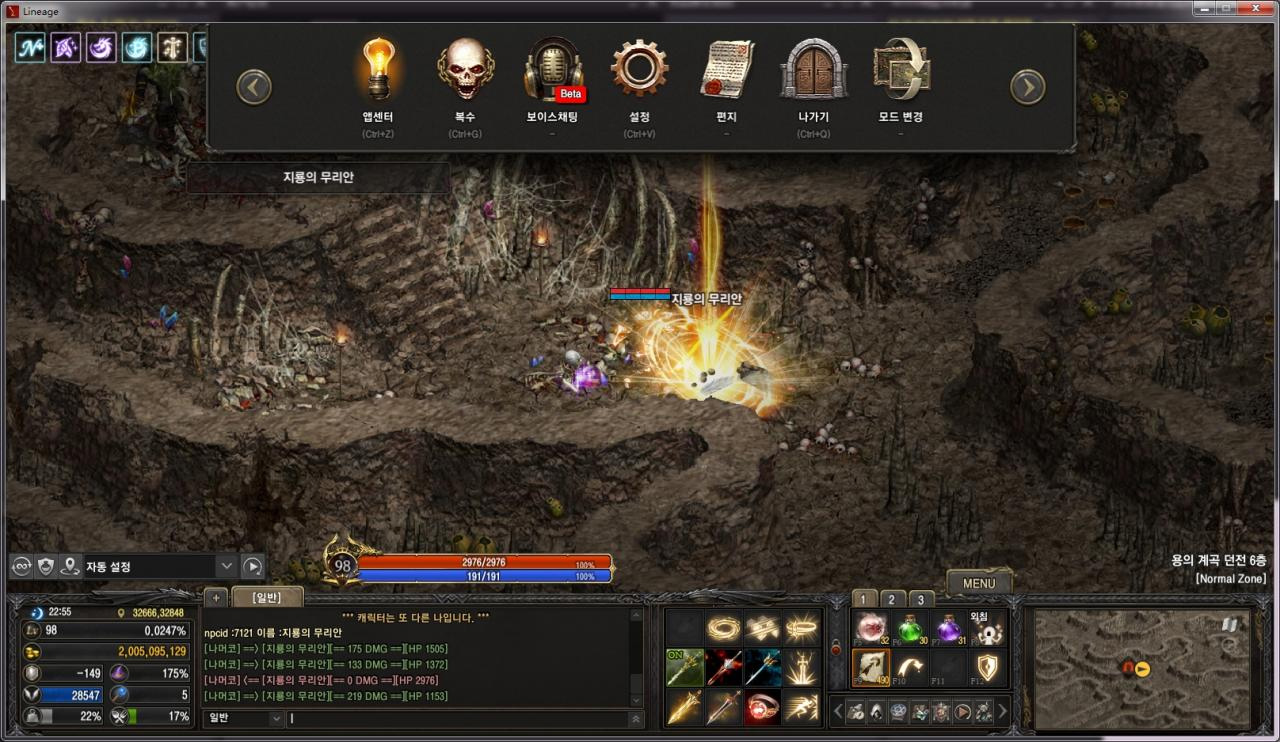Switch to quickslot tab 2
The image size is (1280, 742).
pyautogui.click(x=890, y=599)
